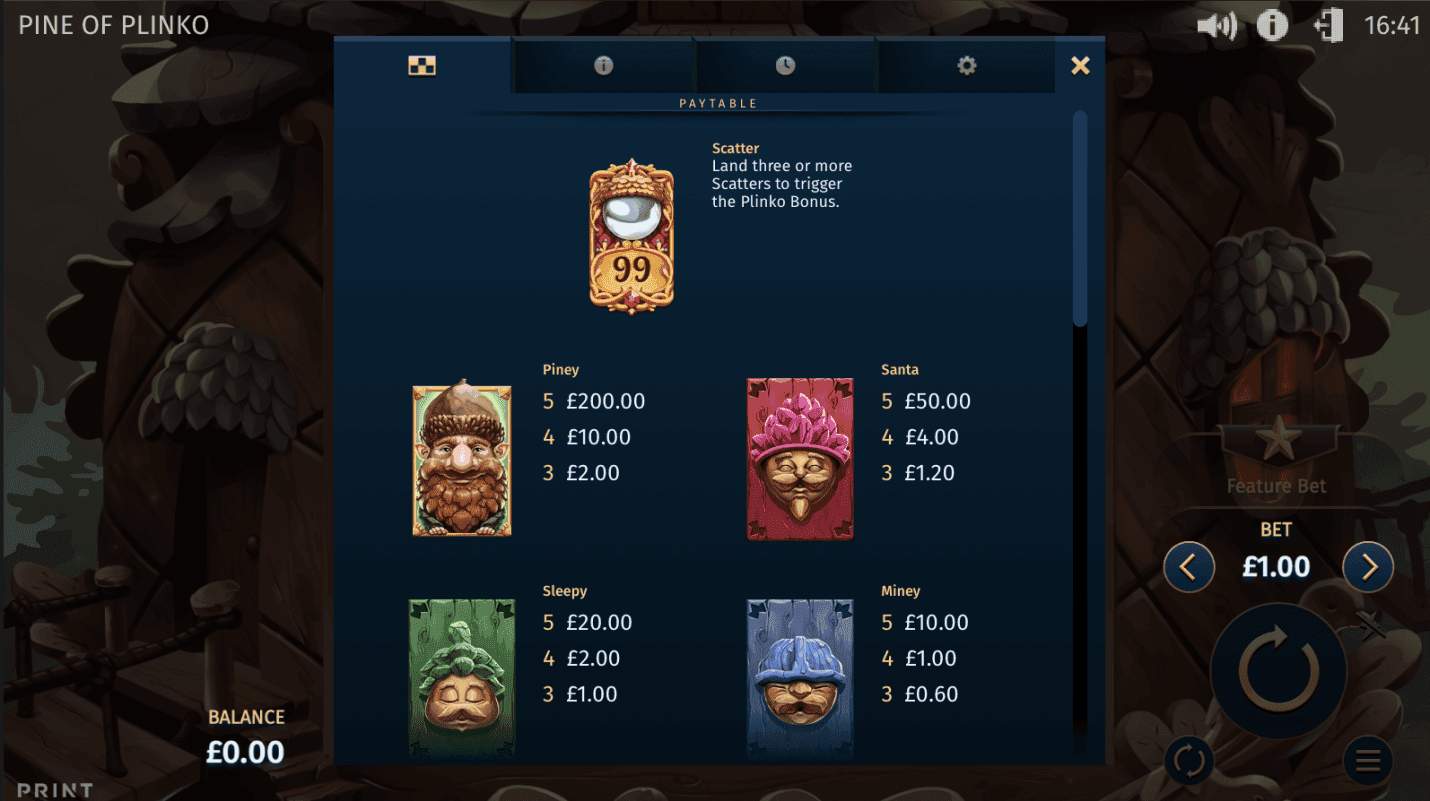The image size is (1430, 801).
Task: Click the info icon in the top bar
Action: pos(1272,24)
